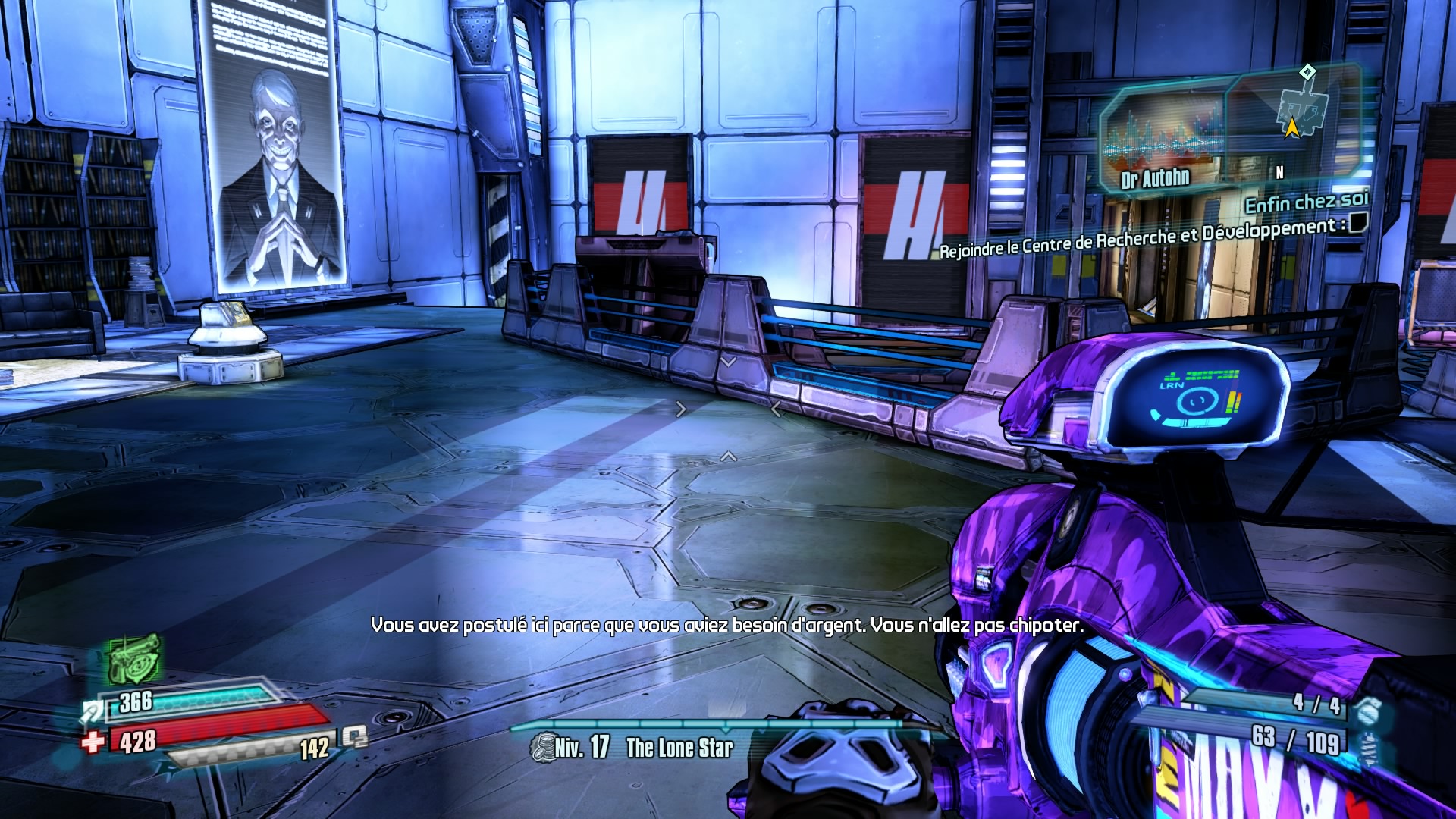This screenshot has height=819, width=1456.
Task: Click the objective checkbox for Recherche et Développement
Action: pos(1357,223)
